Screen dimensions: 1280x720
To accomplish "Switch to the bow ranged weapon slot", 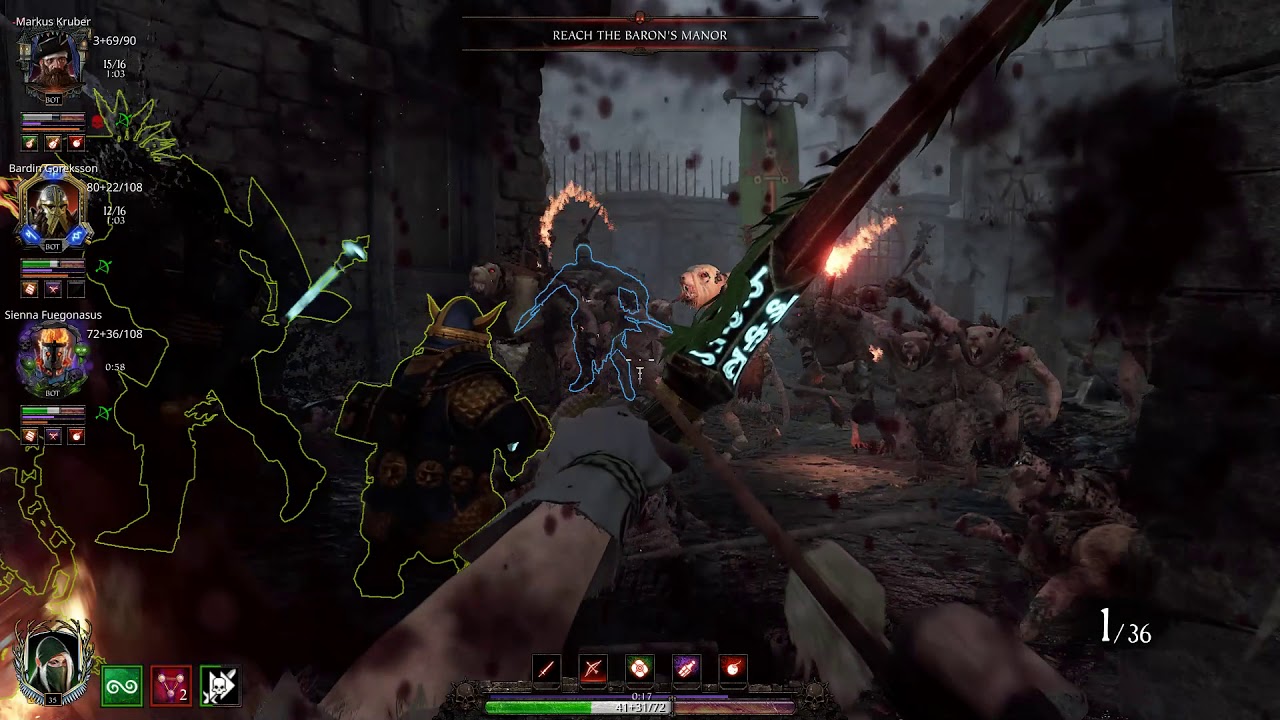I will (593, 668).
